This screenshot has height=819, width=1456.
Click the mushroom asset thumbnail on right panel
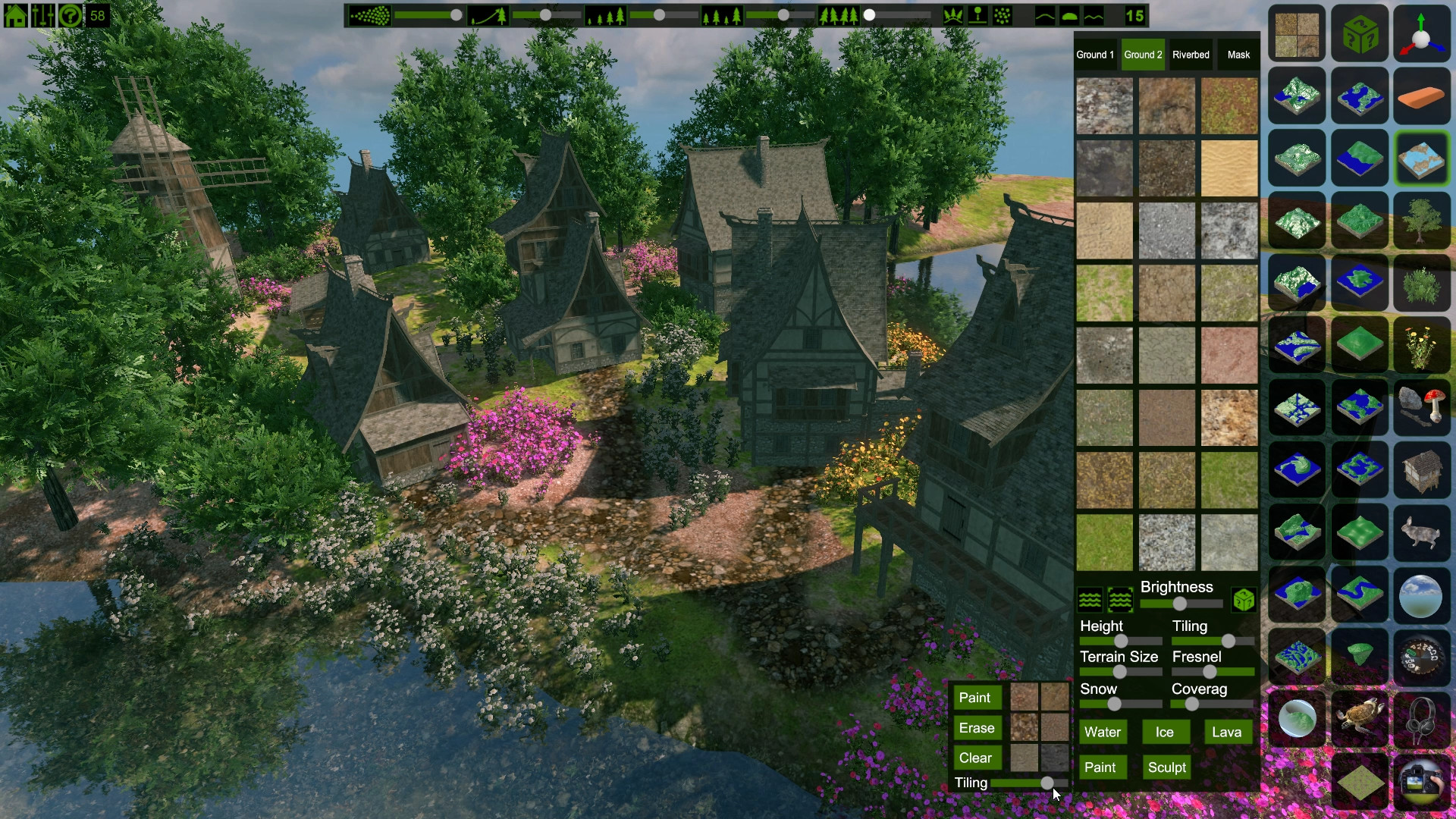point(1423,409)
